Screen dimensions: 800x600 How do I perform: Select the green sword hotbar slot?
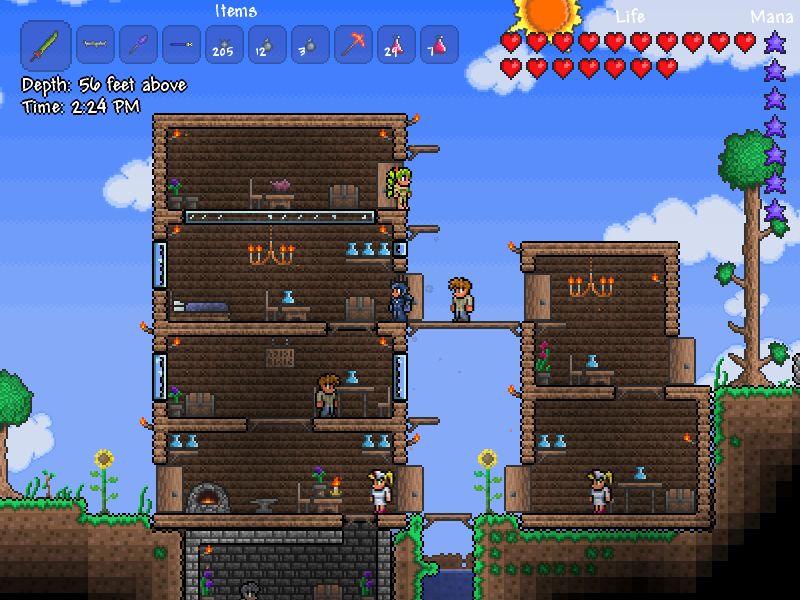[46, 45]
